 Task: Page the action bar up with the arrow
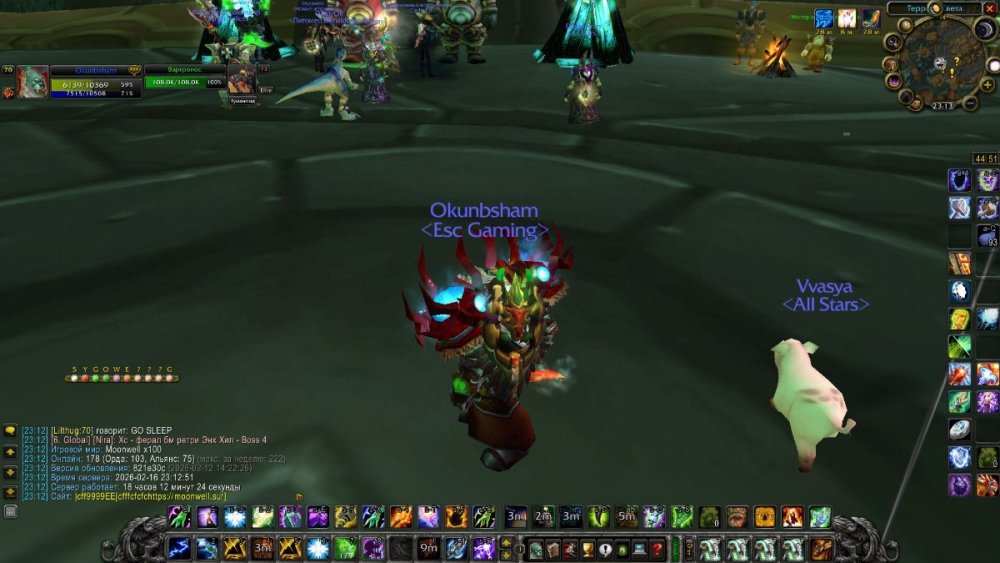click(x=506, y=542)
